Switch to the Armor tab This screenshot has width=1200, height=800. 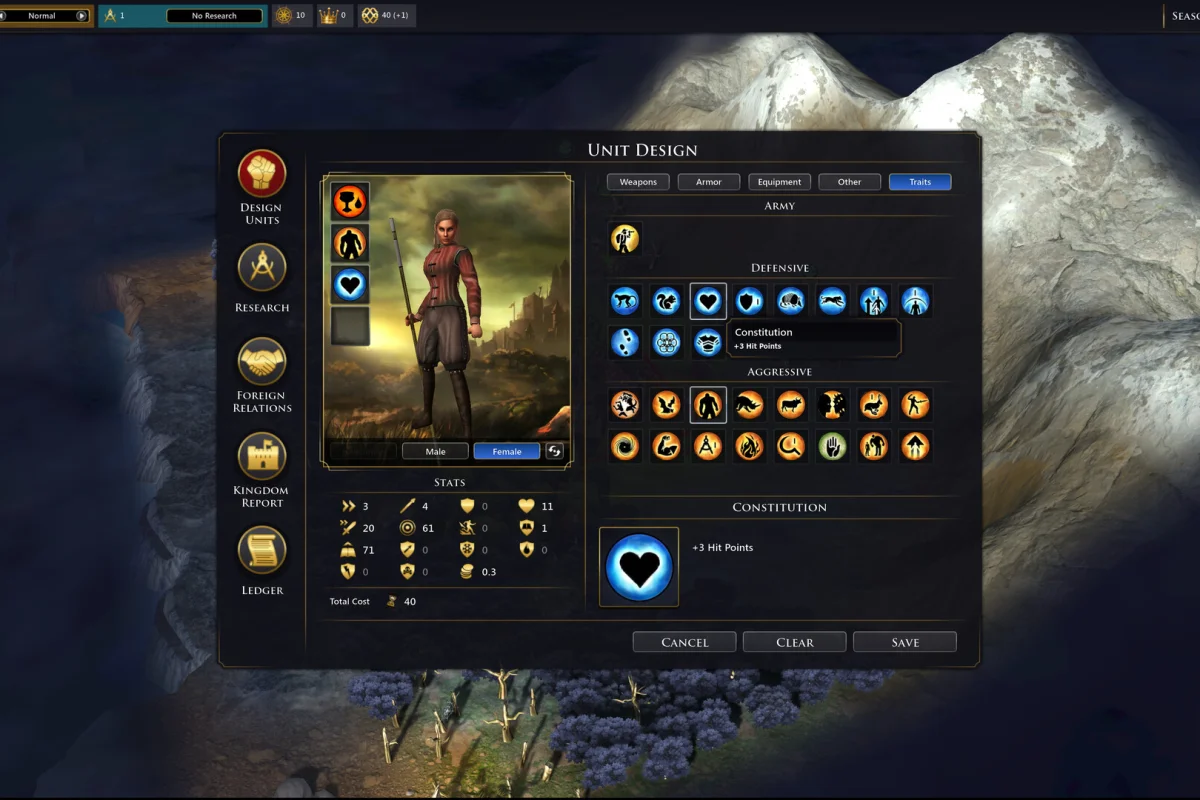coord(708,182)
